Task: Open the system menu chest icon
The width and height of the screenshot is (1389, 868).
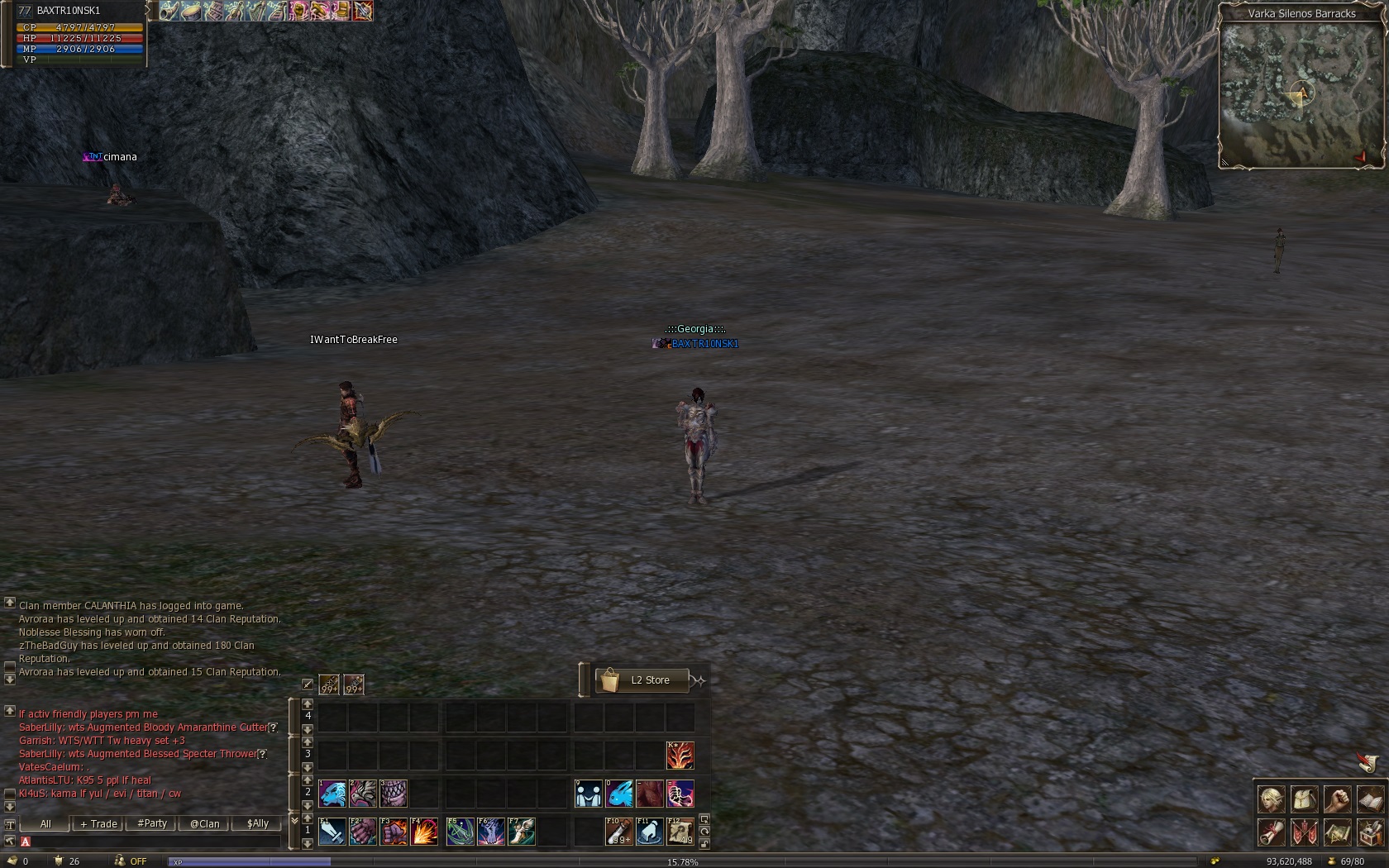Action: 1369,832
